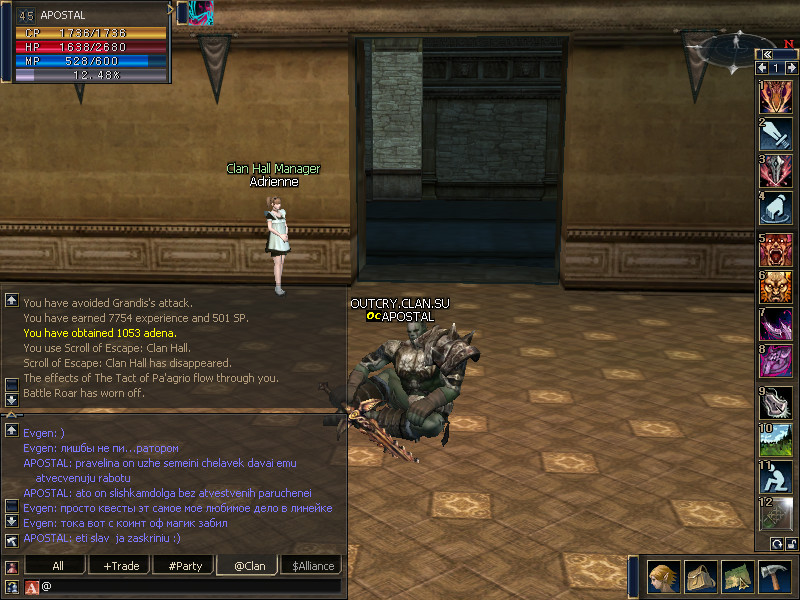800x600 pixels.
Task: Switch to the @Clan chat tab
Action: pos(249,566)
